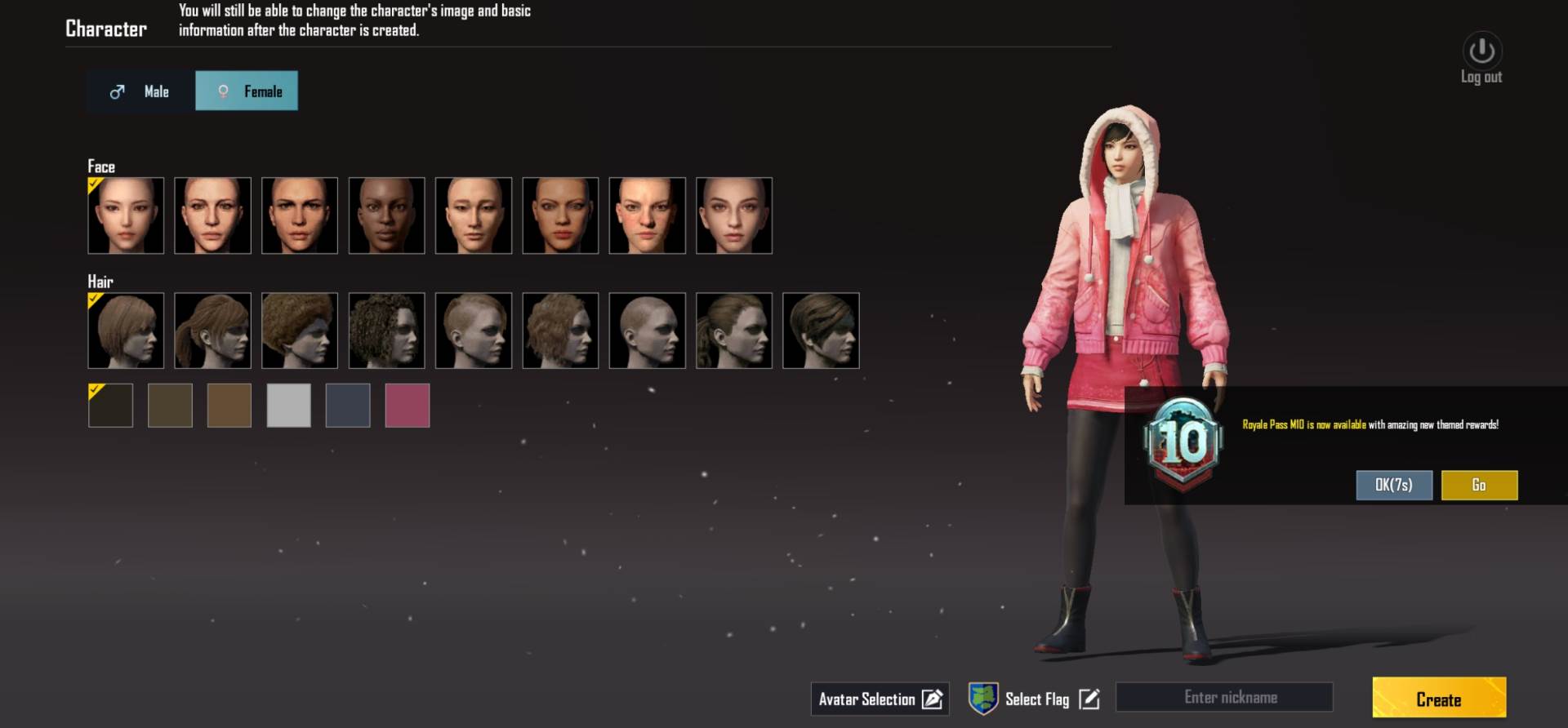Go to the Royale Pass M10 rewards
Viewport: 1568px width, 728px height.
click(1479, 485)
